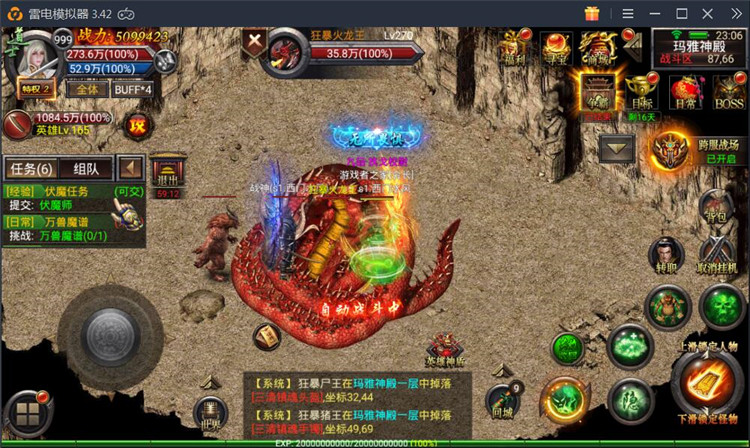The width and height of the screenshot is (750, 448).
Task: Expand the down-arrow dropdown button
Action: [617, 149]
